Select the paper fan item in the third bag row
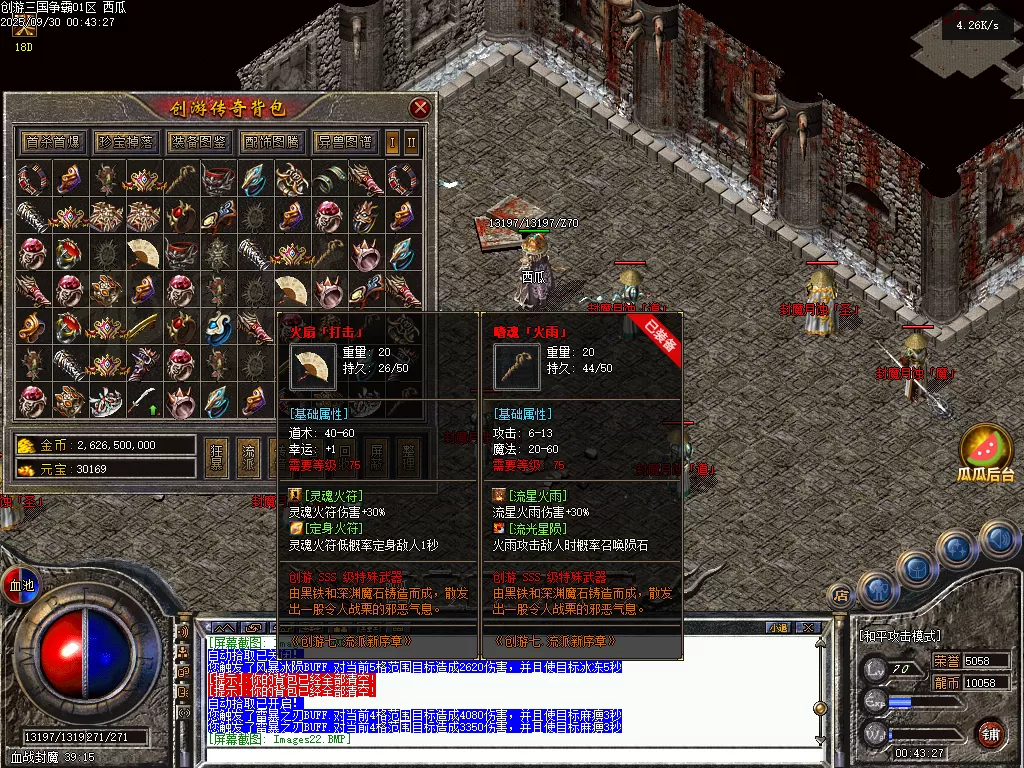This screenshot has width=1024, height=768. pos(143,254)
